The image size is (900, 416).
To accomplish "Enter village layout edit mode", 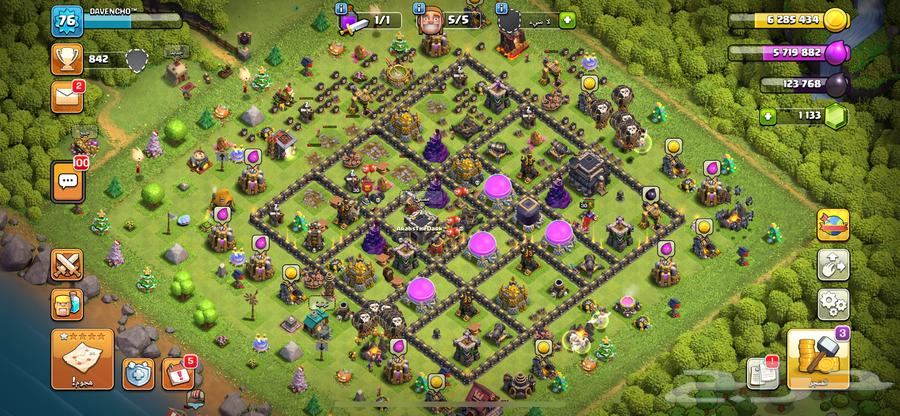I will pyautogui.click(x=832, y=265).
